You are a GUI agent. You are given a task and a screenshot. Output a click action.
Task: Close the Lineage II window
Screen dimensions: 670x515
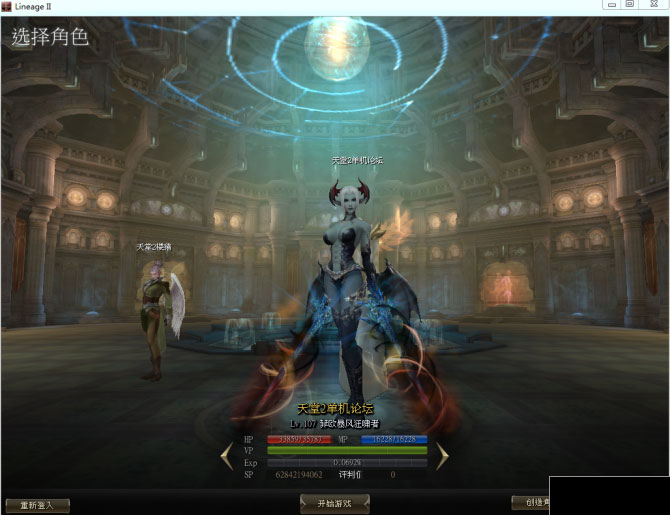coord(655,5)
